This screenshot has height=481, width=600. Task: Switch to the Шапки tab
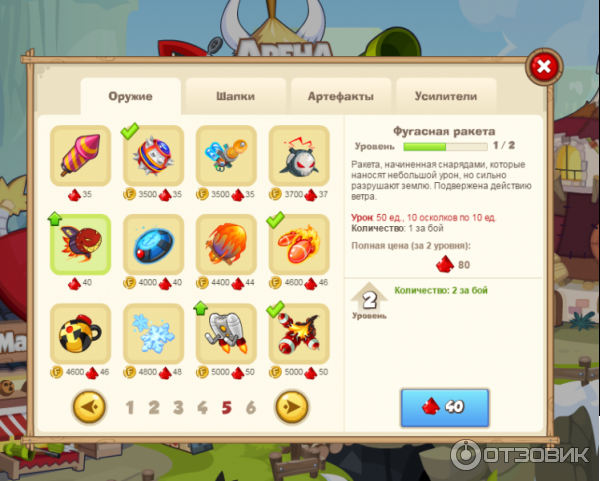[235, 97]
